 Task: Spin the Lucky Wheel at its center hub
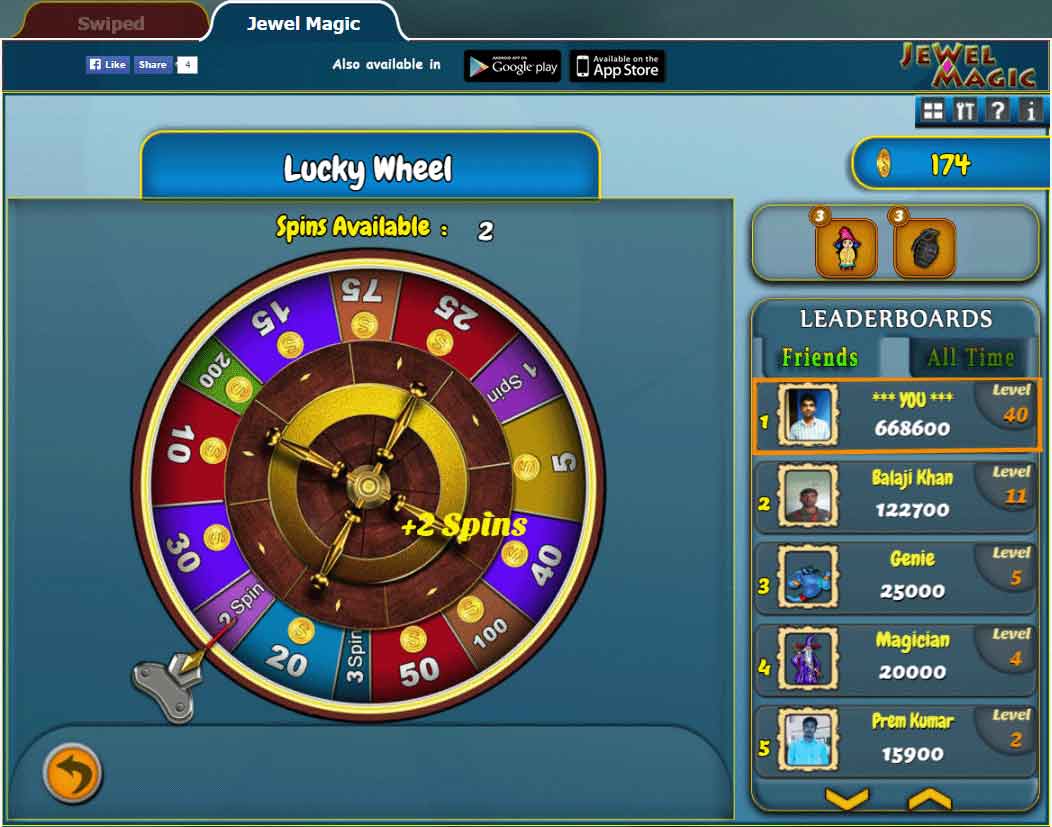pos(368,485)
